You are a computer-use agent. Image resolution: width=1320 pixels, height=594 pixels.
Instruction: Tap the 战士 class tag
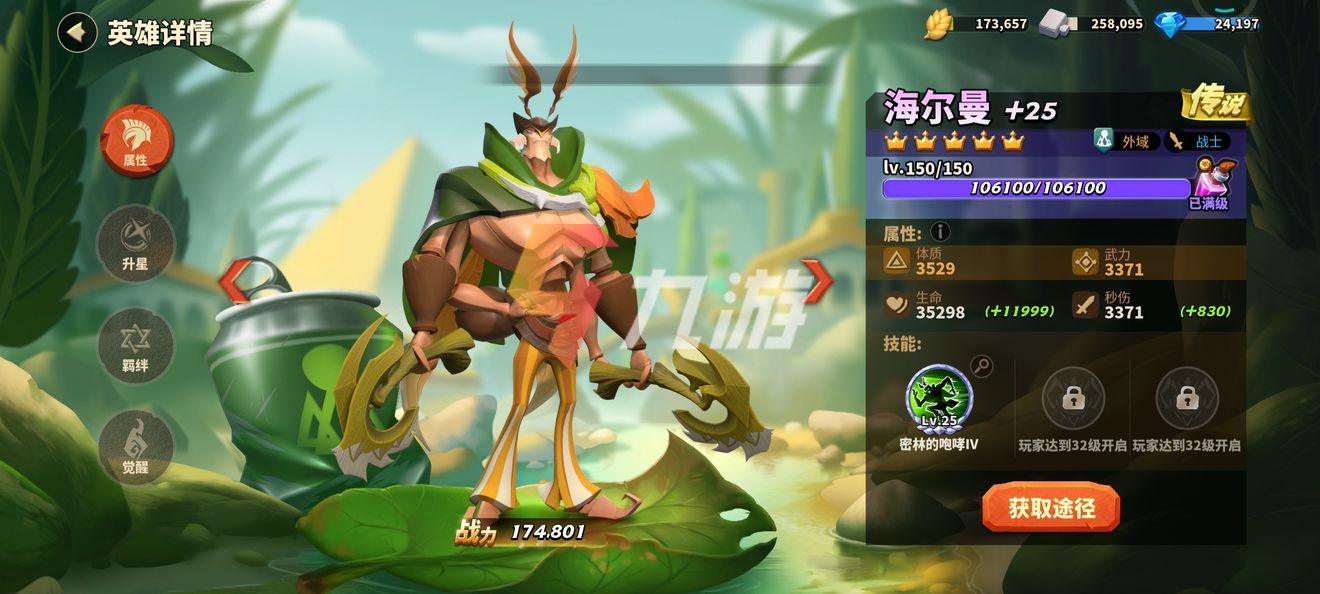pyautogui.click(x=1198, y=141)
